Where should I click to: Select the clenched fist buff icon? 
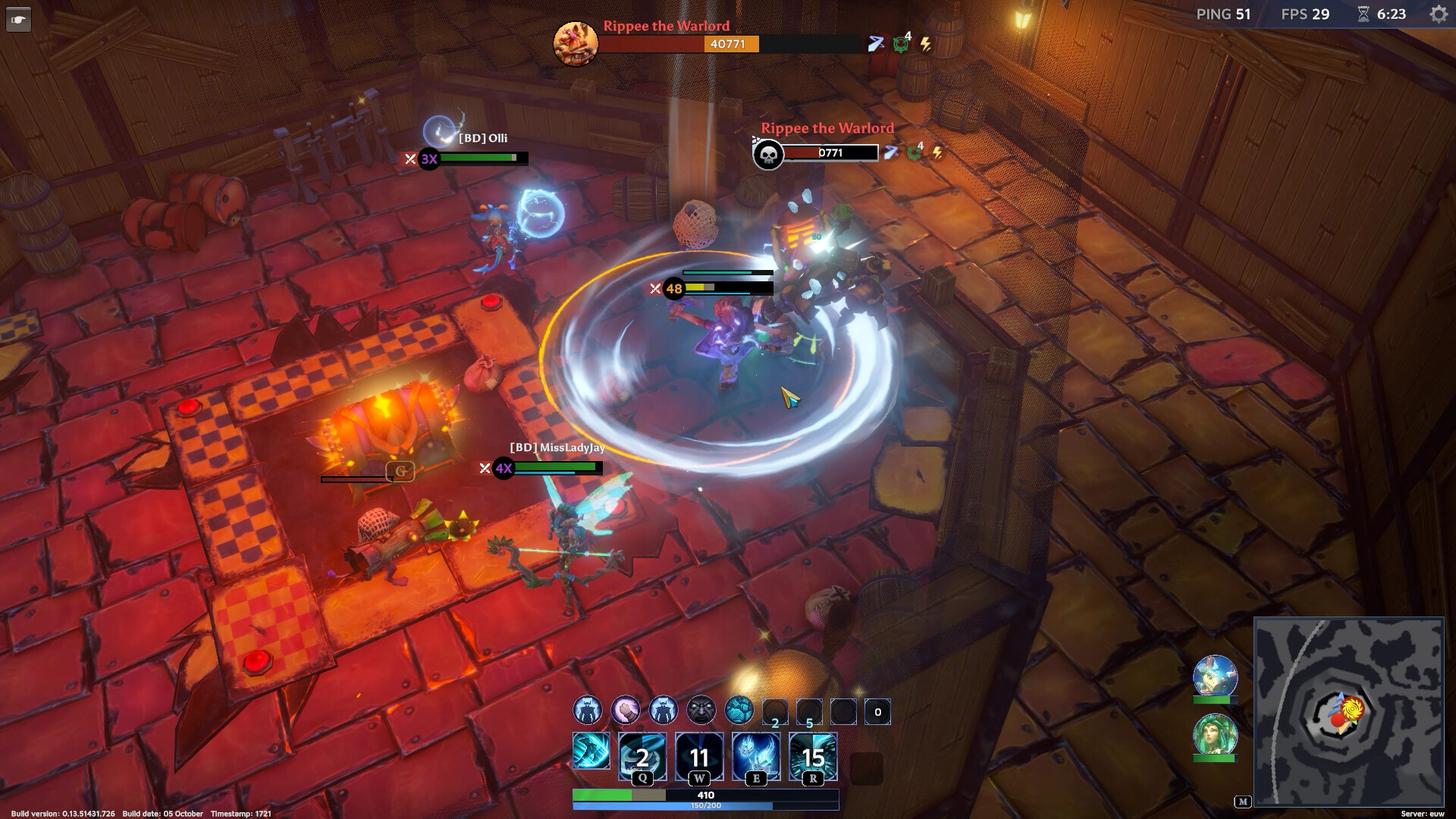[626, 711]
